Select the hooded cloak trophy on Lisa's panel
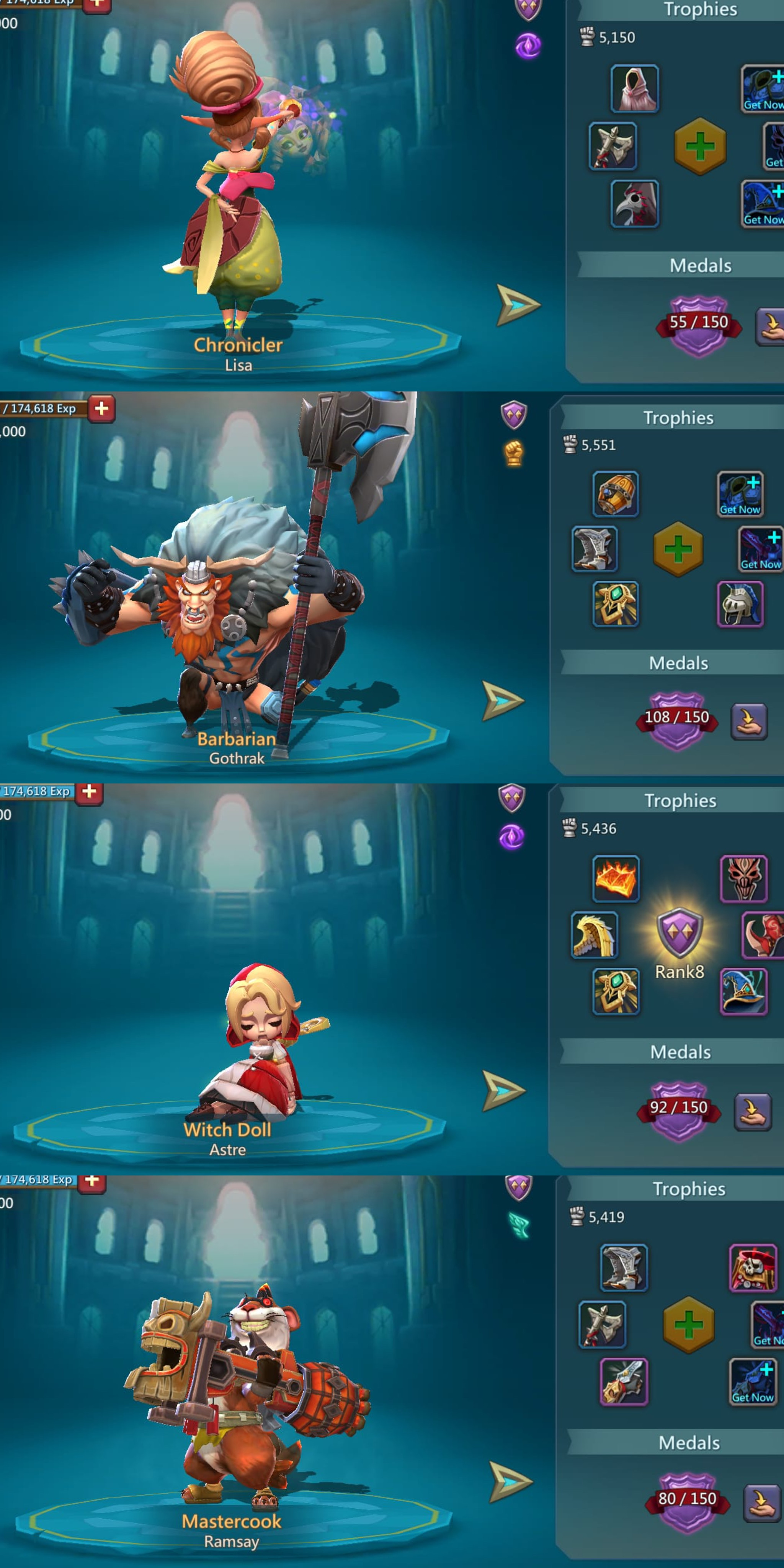 tap(634, 89)
